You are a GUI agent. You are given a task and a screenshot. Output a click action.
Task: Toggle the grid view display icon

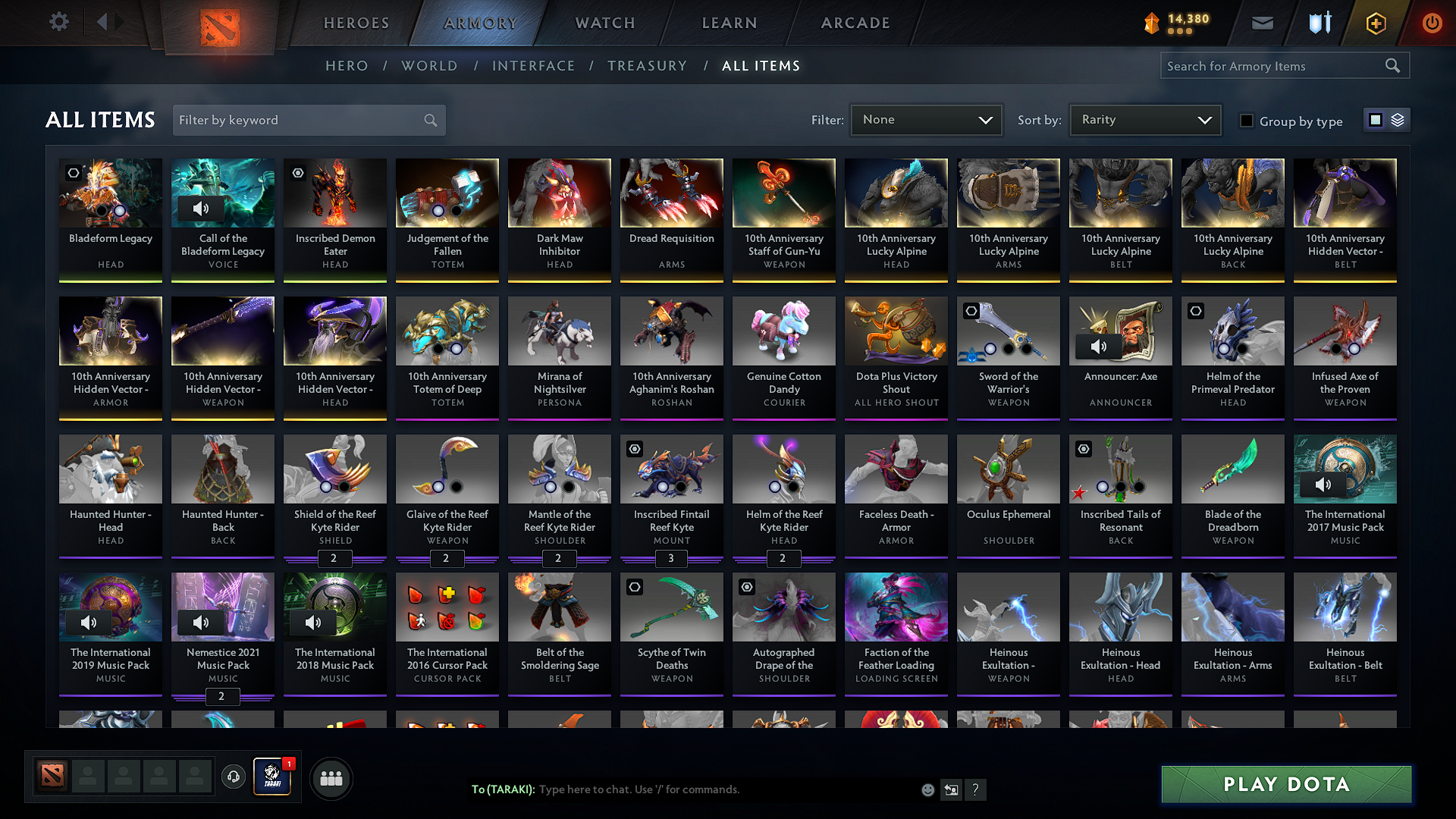pyautogui.click(x=1375, y=119)
